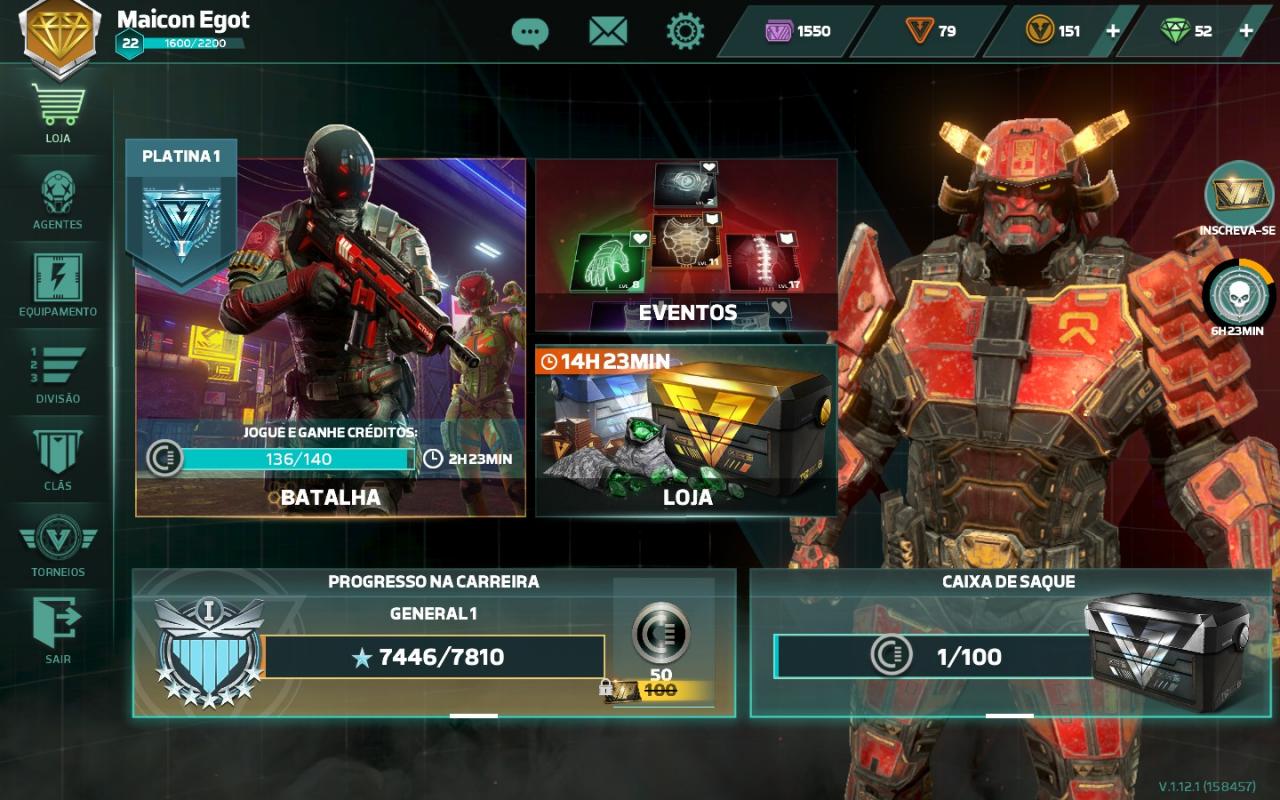Open the mail envelope inbox
1280x800 pixels.
(607, 32)
